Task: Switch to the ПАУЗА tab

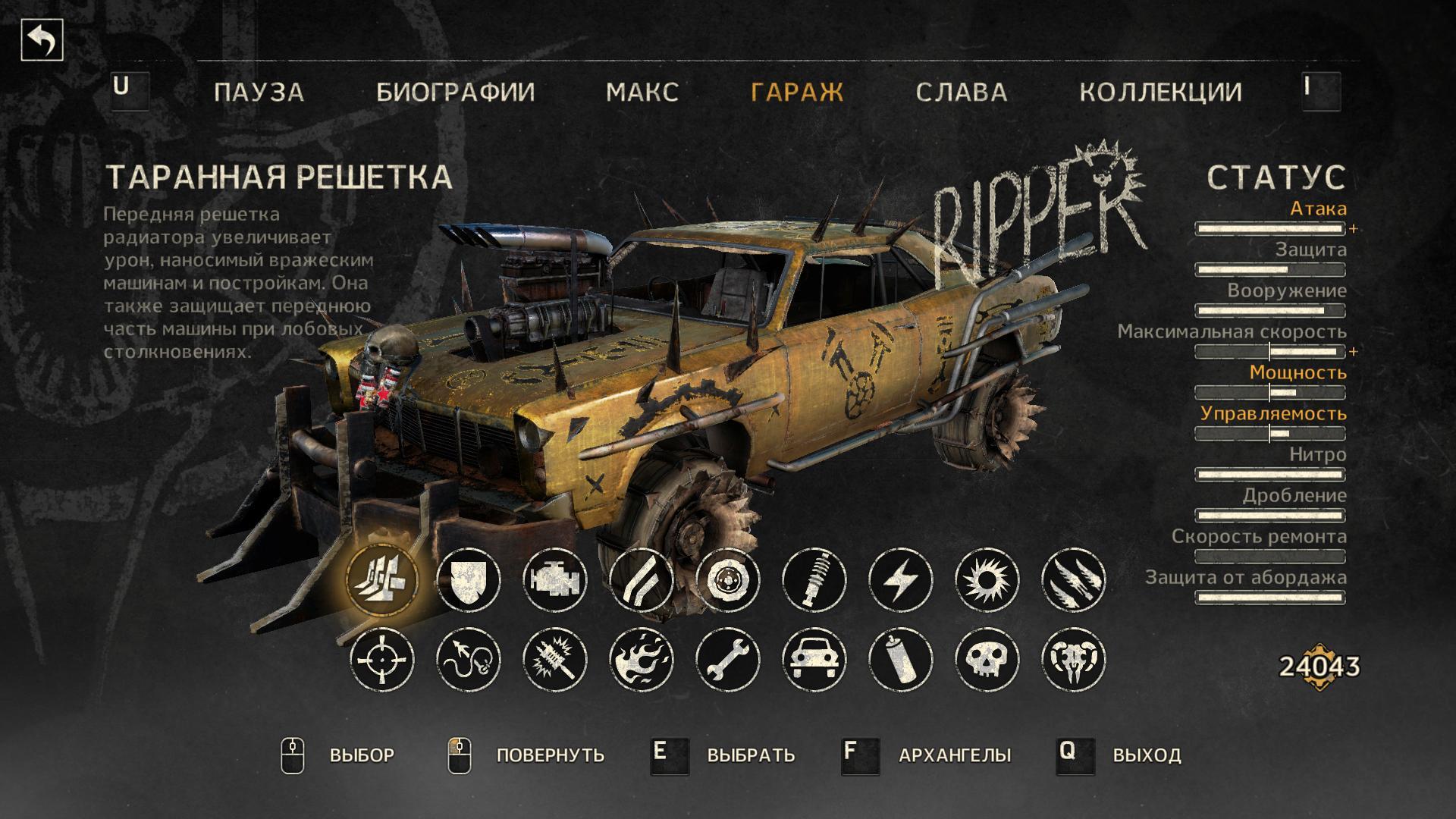Action: pos(259,92)
